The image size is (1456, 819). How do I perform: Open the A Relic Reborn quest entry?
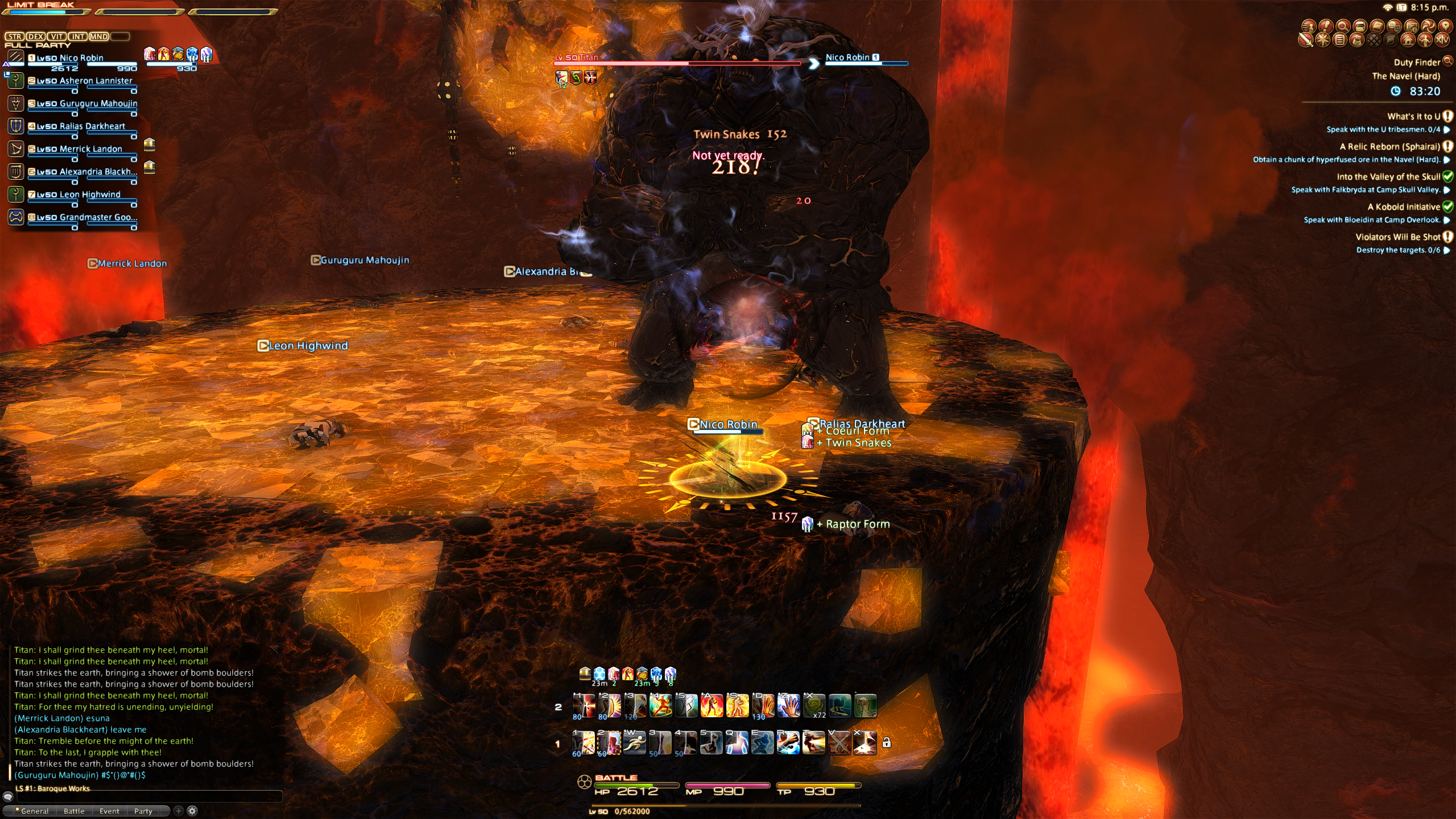pos(1389,147)
